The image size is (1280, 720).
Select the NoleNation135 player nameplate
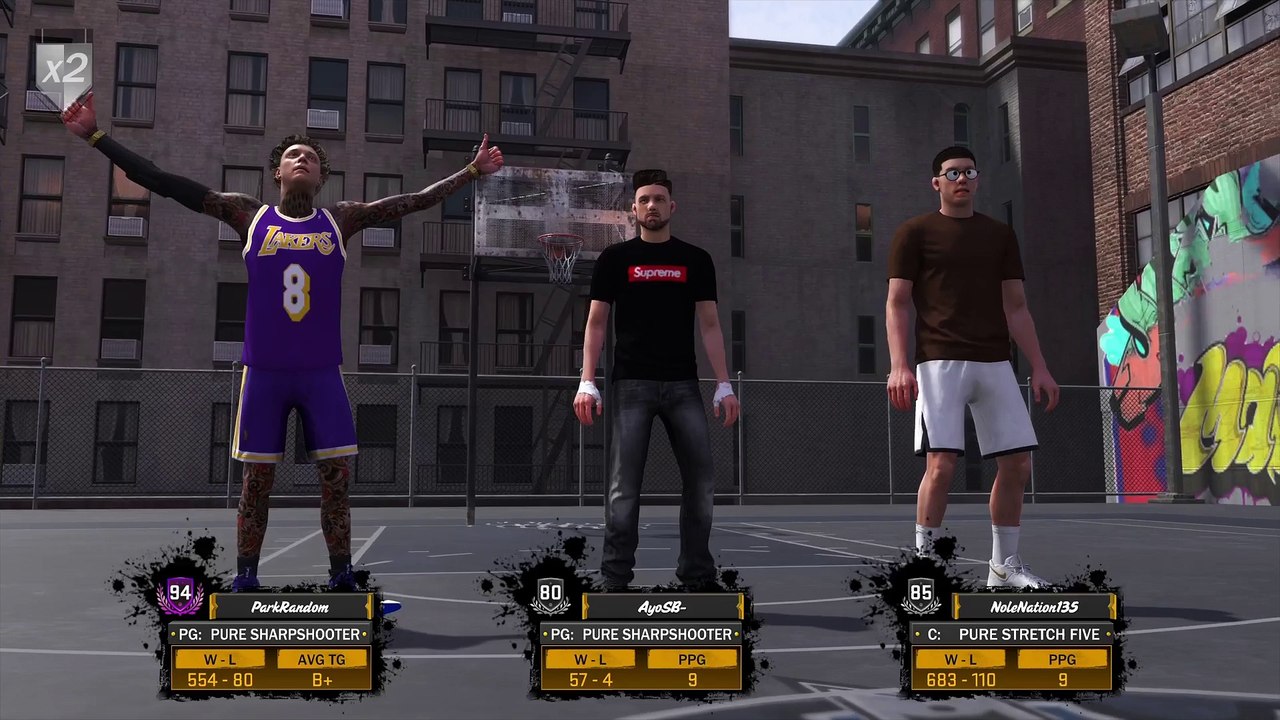(x=1033, y=607)
